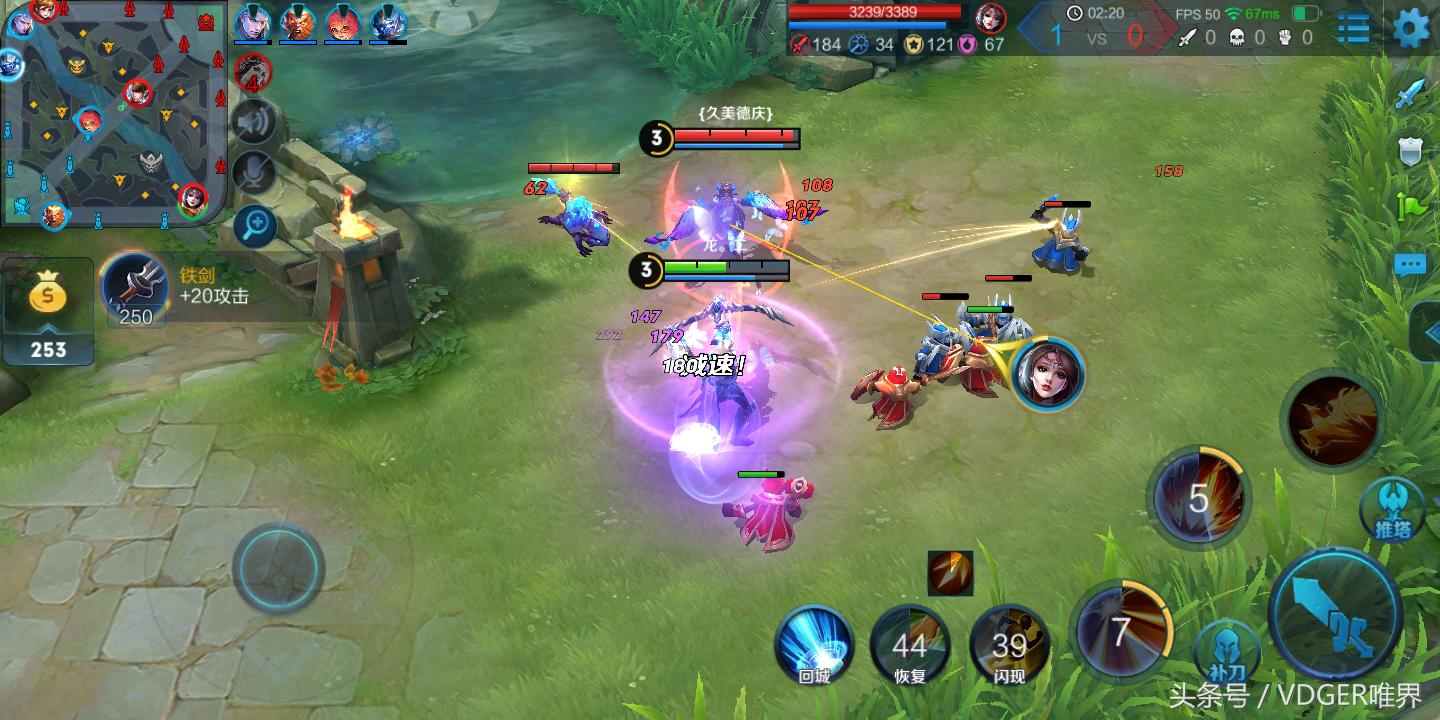The height and width of the screenshot is (720, 1440).
Task: Open the gold shop showing 253
Action: pyautogui.click(x=47, y=311)
